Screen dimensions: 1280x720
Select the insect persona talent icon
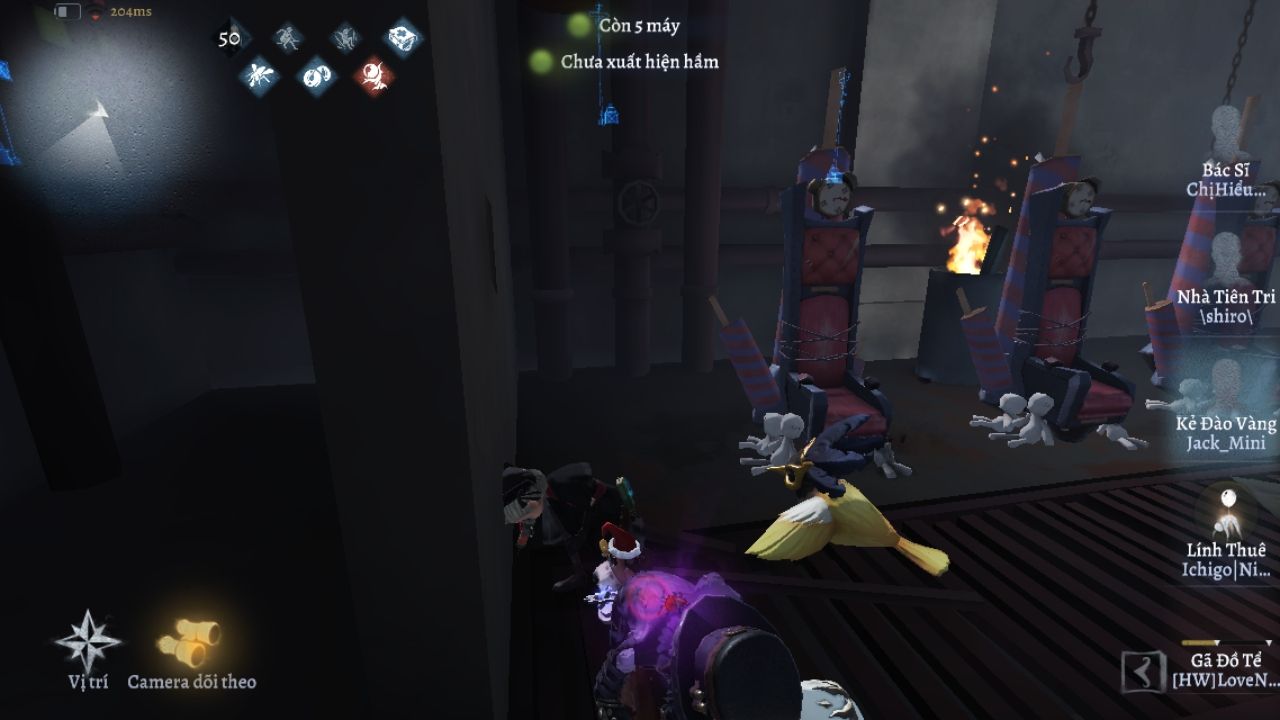260,75
